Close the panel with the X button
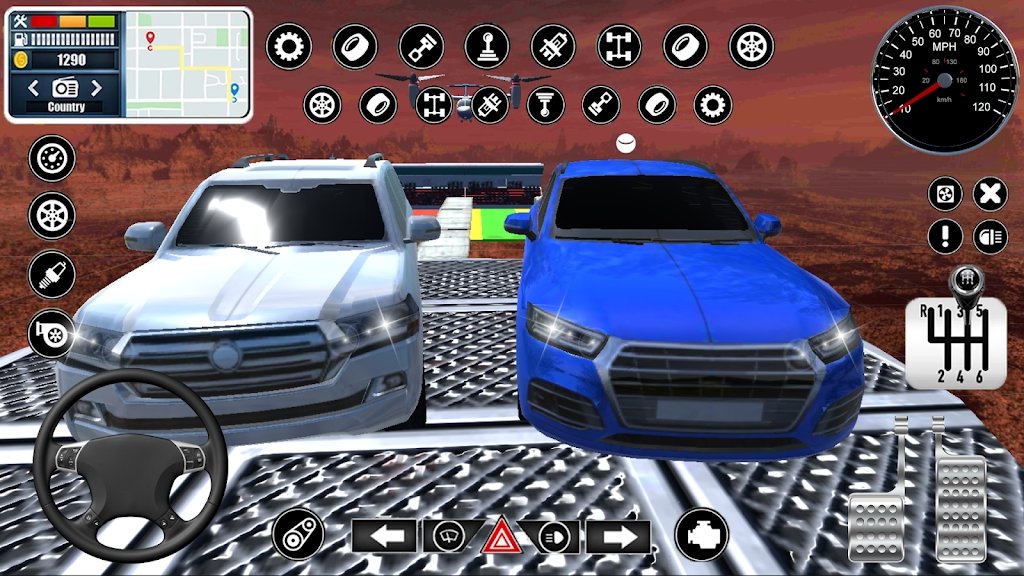The width and height of the screenshot is (1024, 576). (x=990, y=193)
